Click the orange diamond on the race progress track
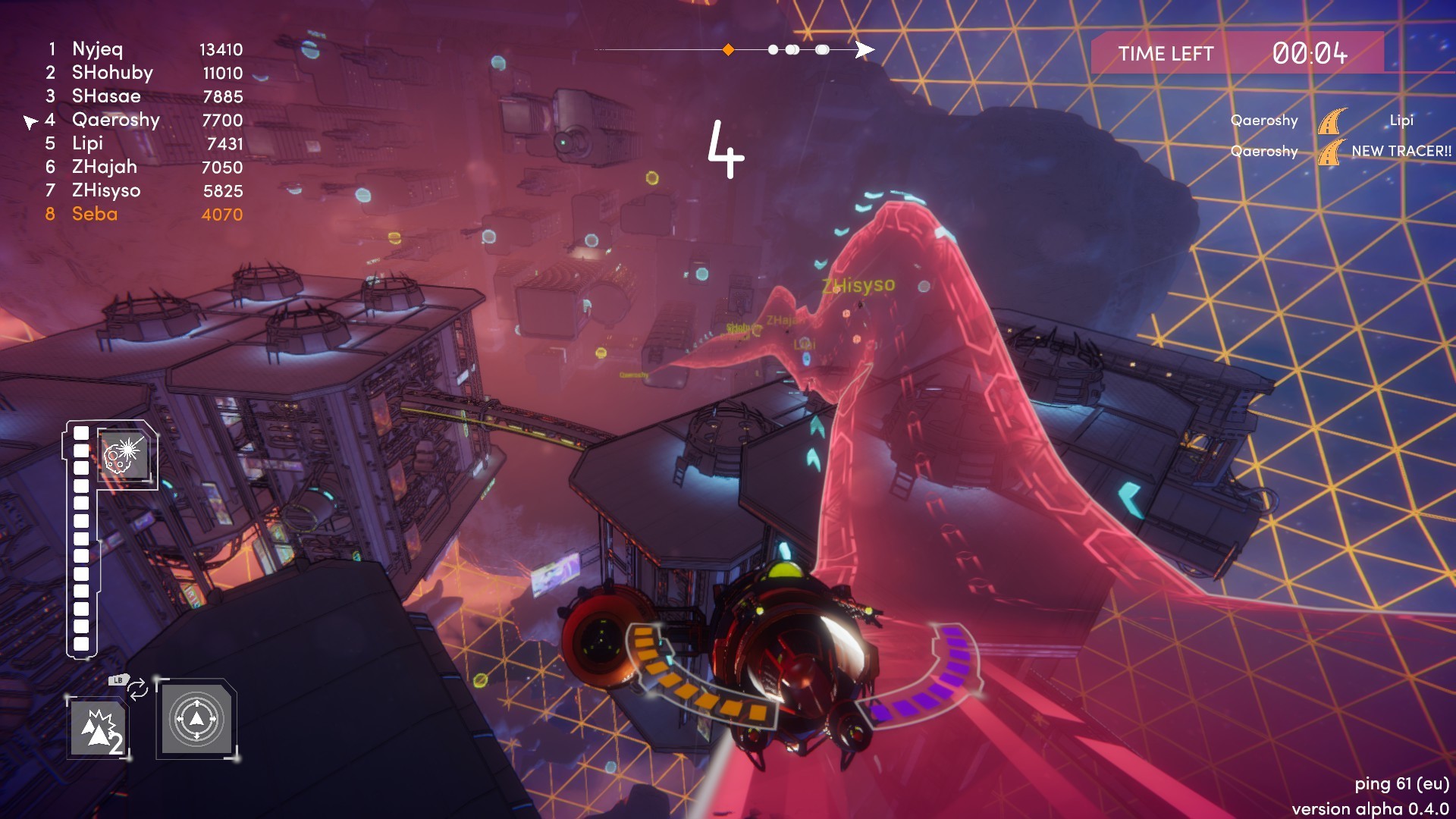1456x819 pixels. (727, 50)
